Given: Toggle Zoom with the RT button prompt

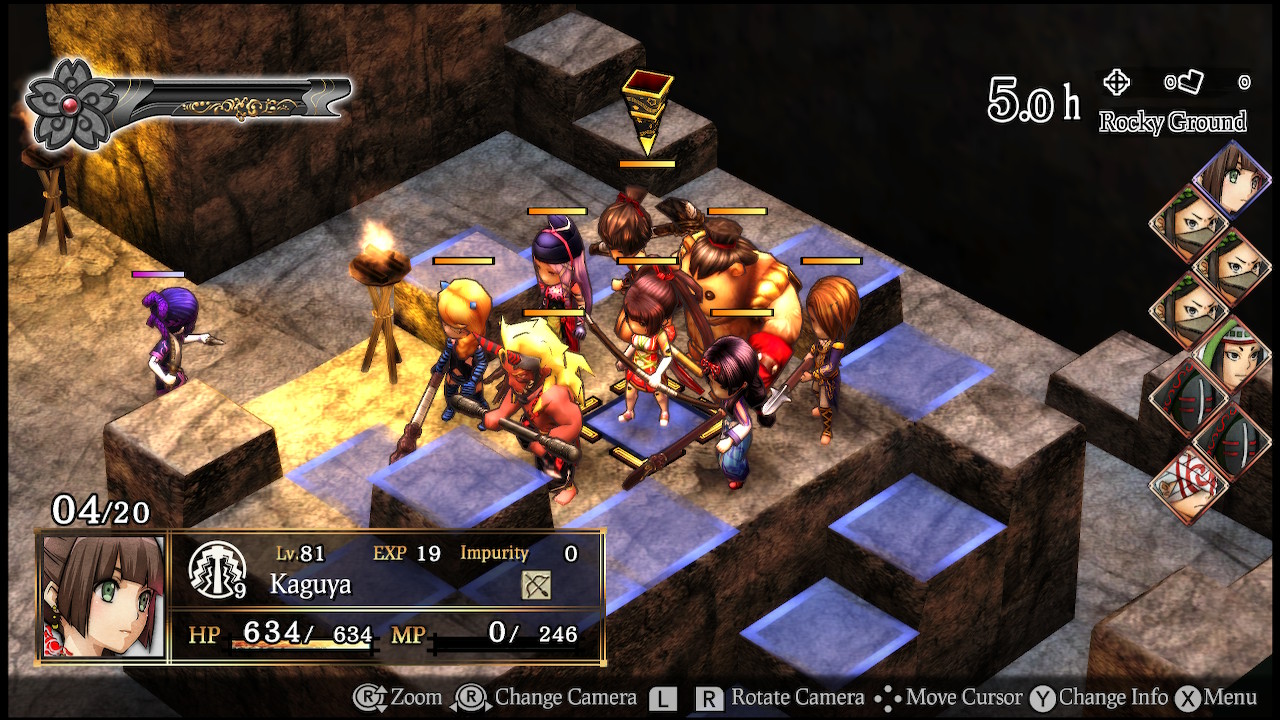Looking at the screenshot, I should [x=368, y=697].
